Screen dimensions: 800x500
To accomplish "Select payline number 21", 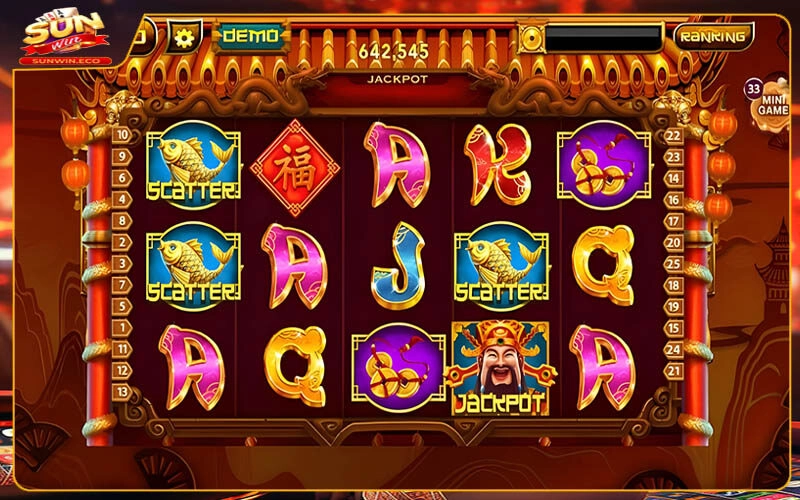I will pos(674,371).
